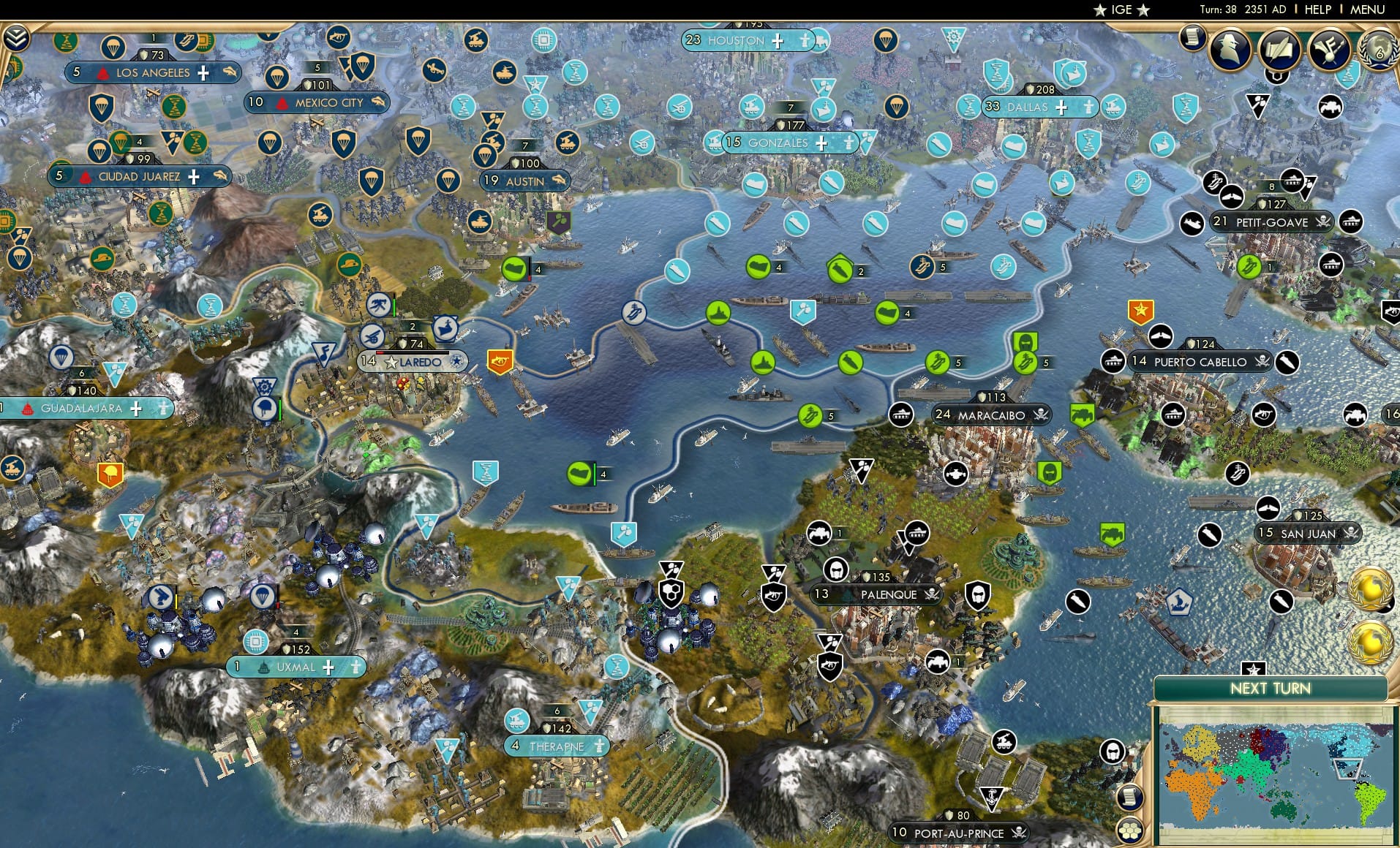
Task: Open the MENU item top right
Action: click(1367, 10)
